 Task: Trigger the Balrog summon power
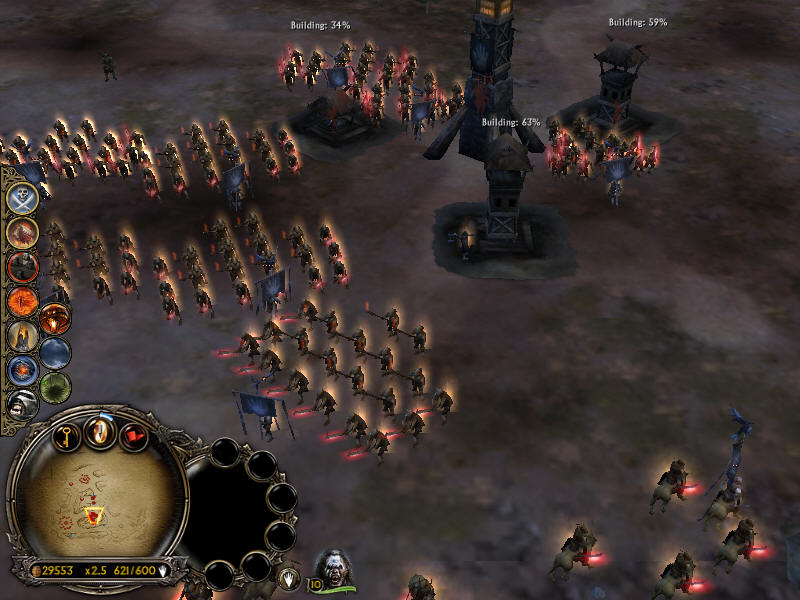point(56,319)
